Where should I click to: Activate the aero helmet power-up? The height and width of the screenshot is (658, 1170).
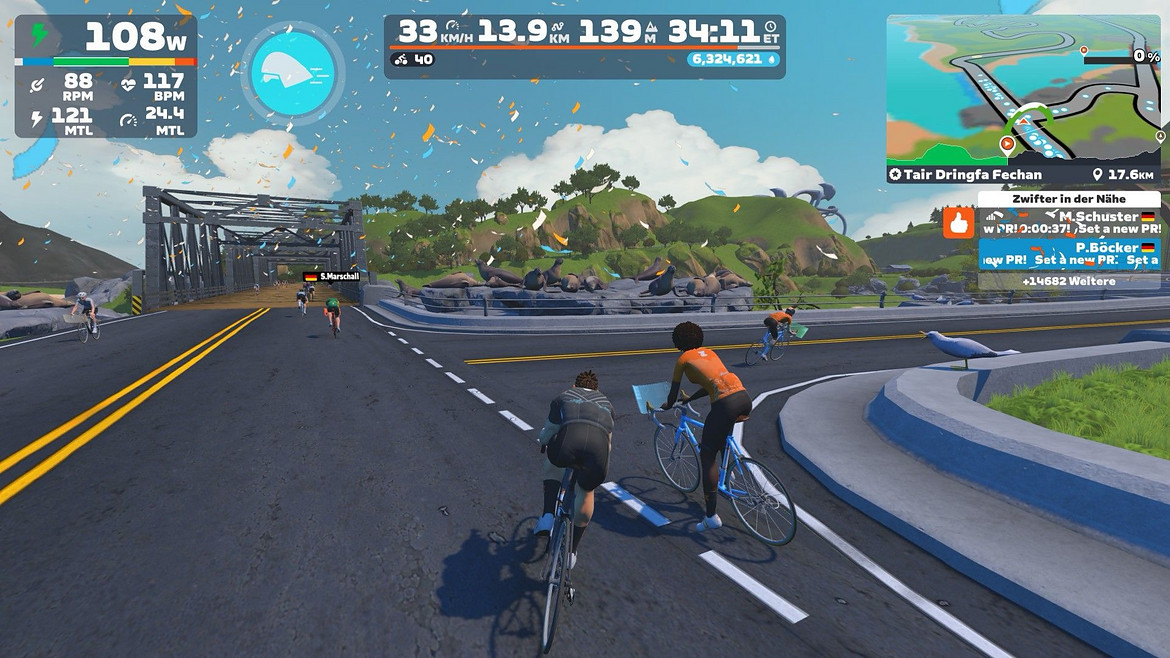[293, 73]
